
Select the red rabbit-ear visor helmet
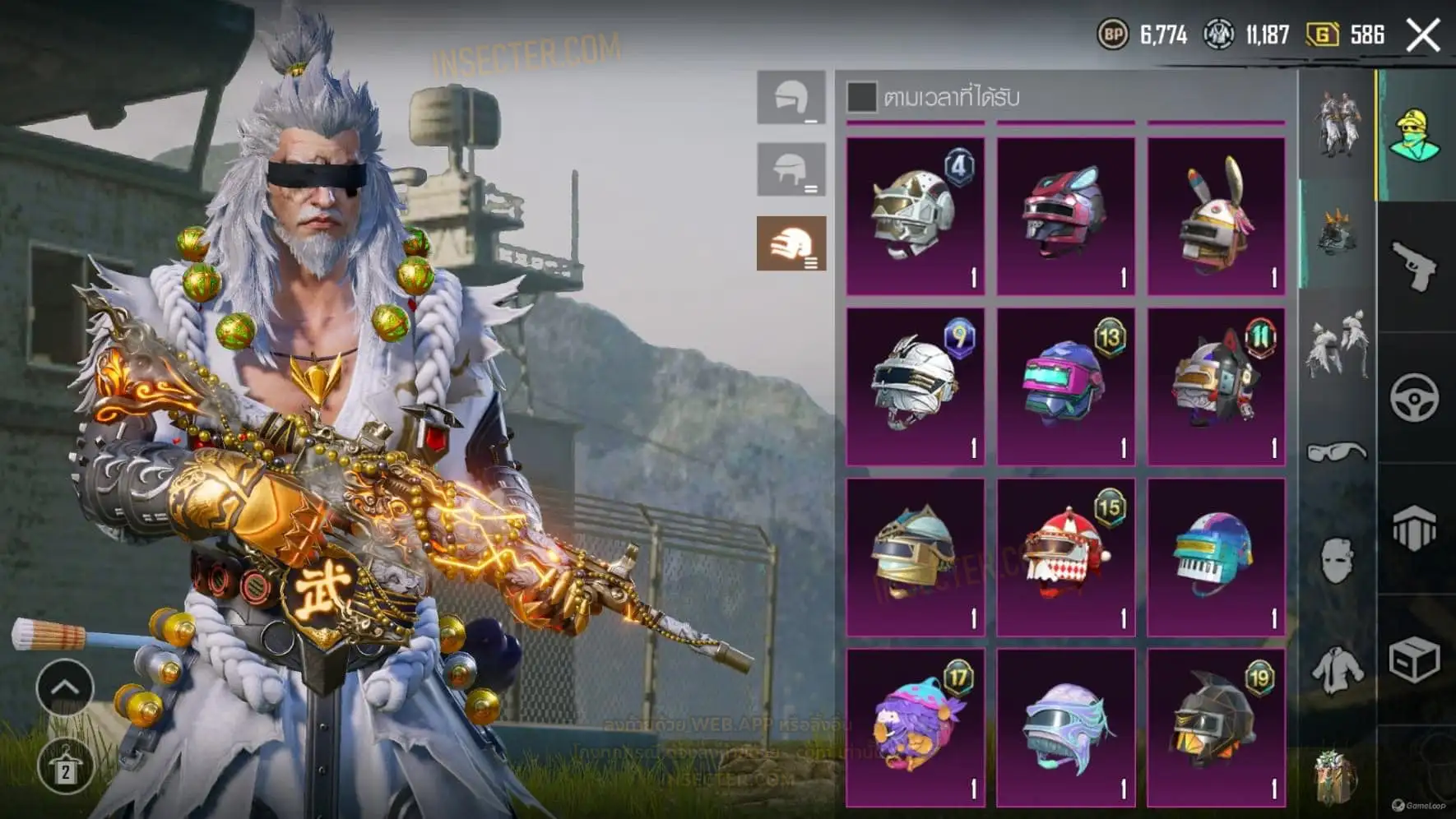[1065, 215]
